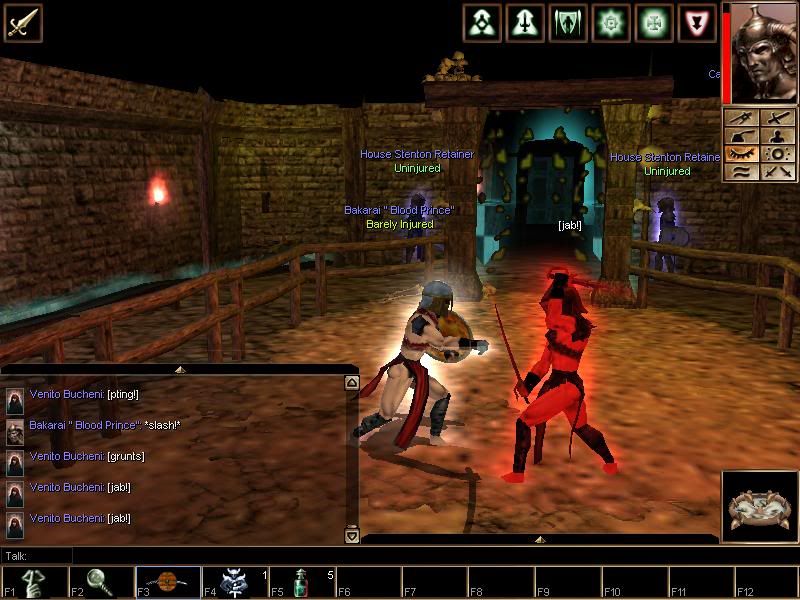800x600 pixels.
Task: Open the triple-triangle effect icon
Action: point(482,22)
